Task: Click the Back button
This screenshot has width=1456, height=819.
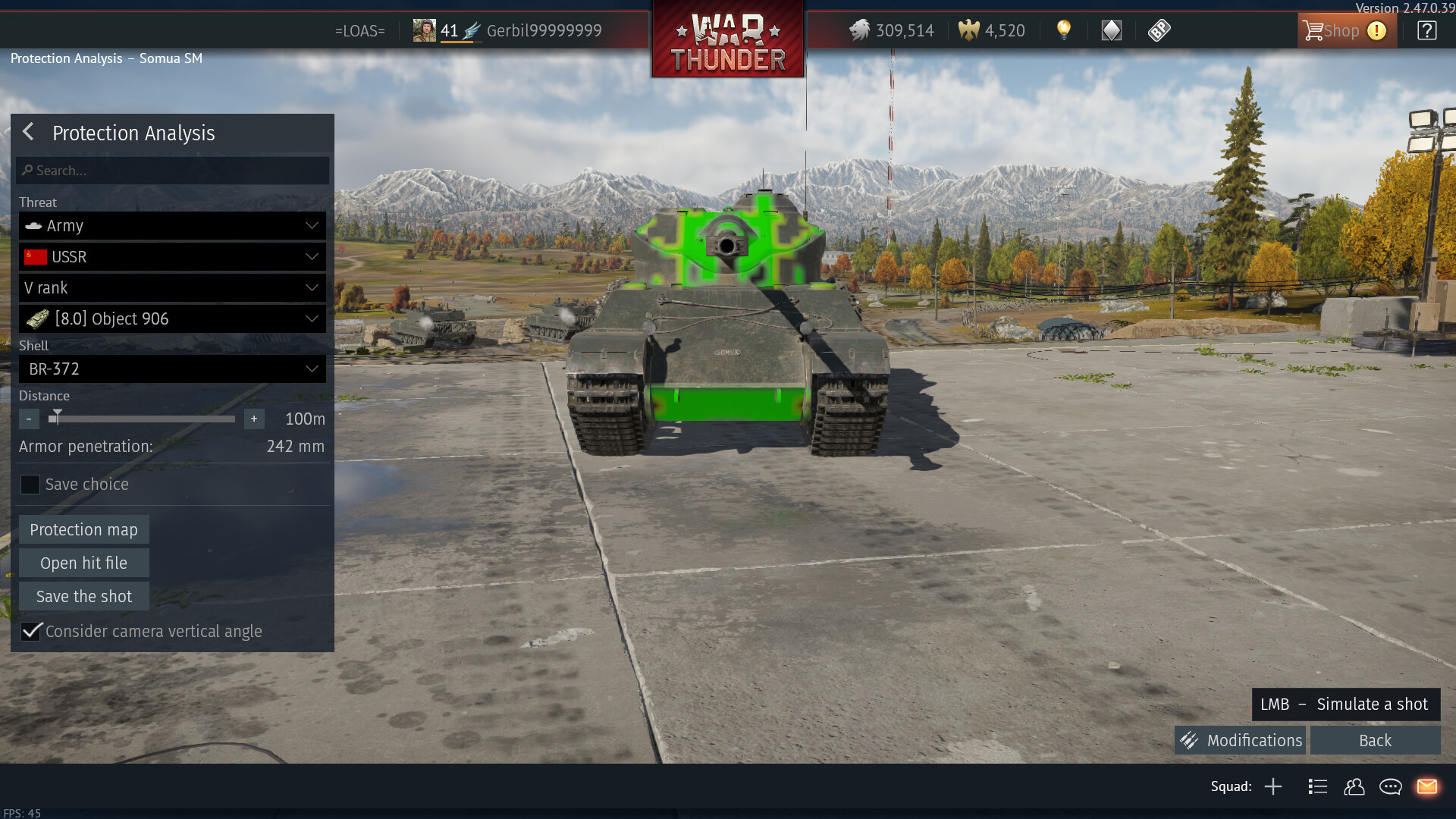Action: point(1375,740)
